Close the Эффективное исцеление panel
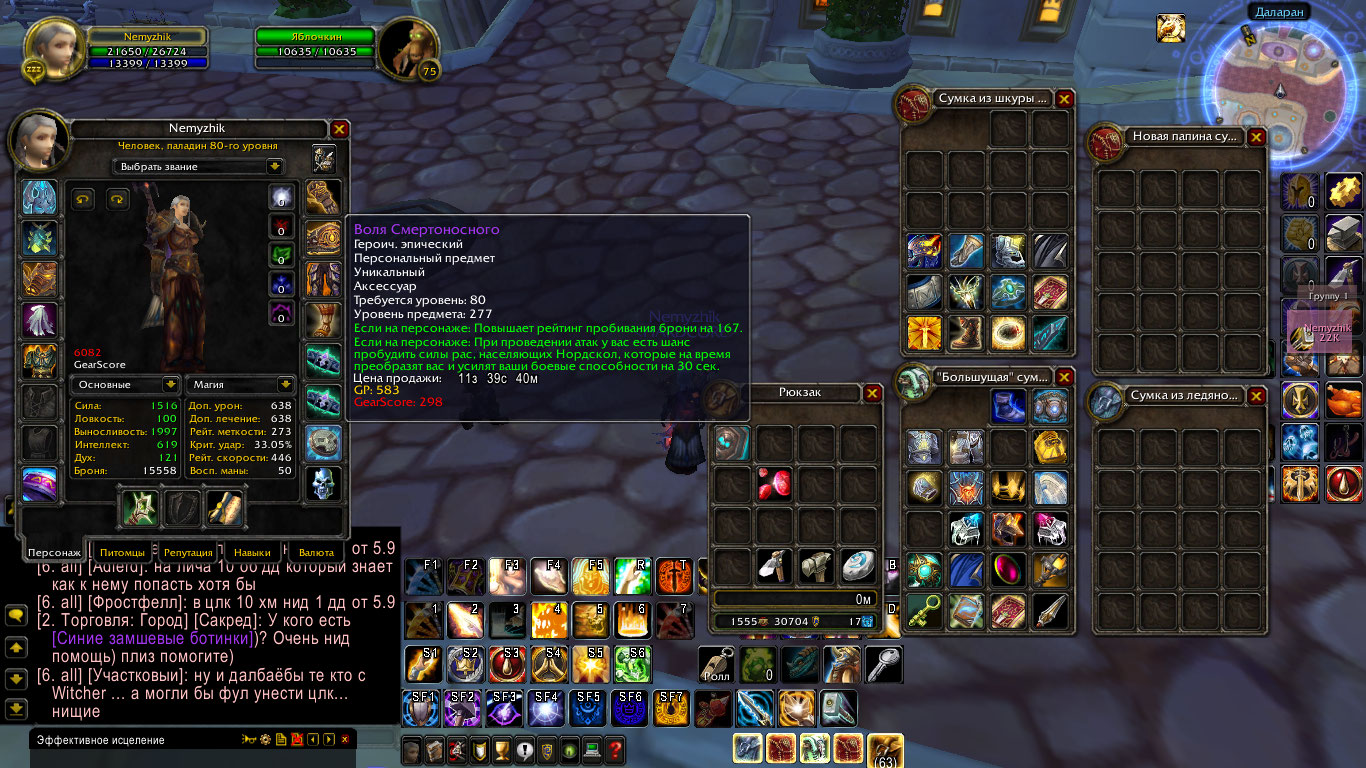This screenshot has height=768, width=1366. [x=345, y=740]
